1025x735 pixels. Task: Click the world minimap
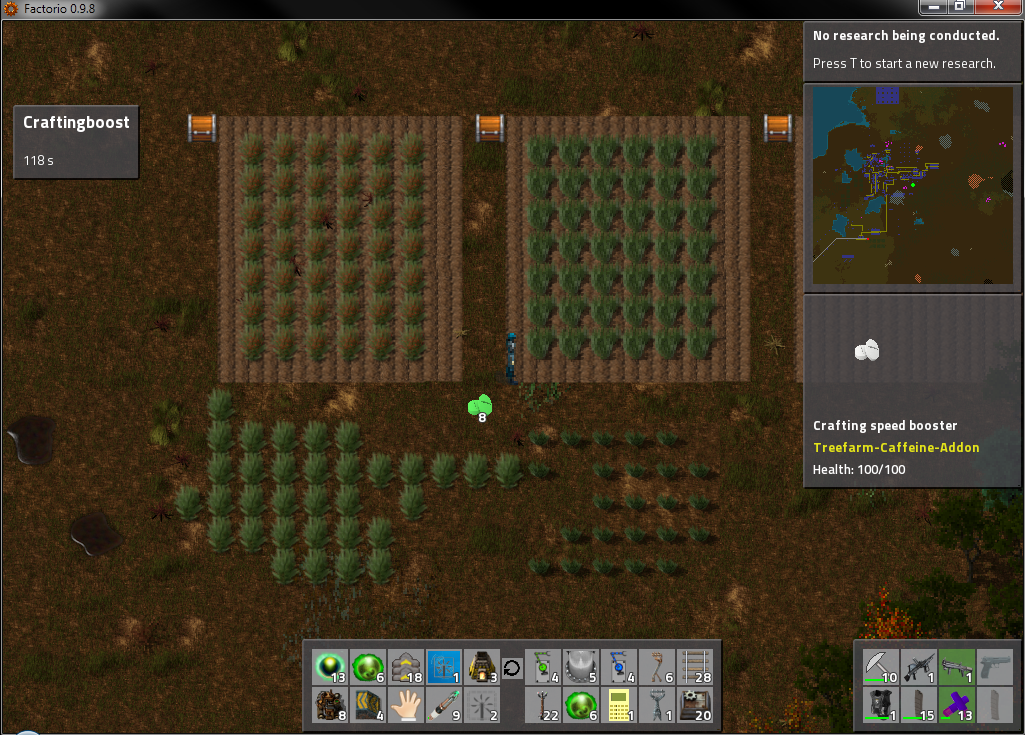point(911,186)
